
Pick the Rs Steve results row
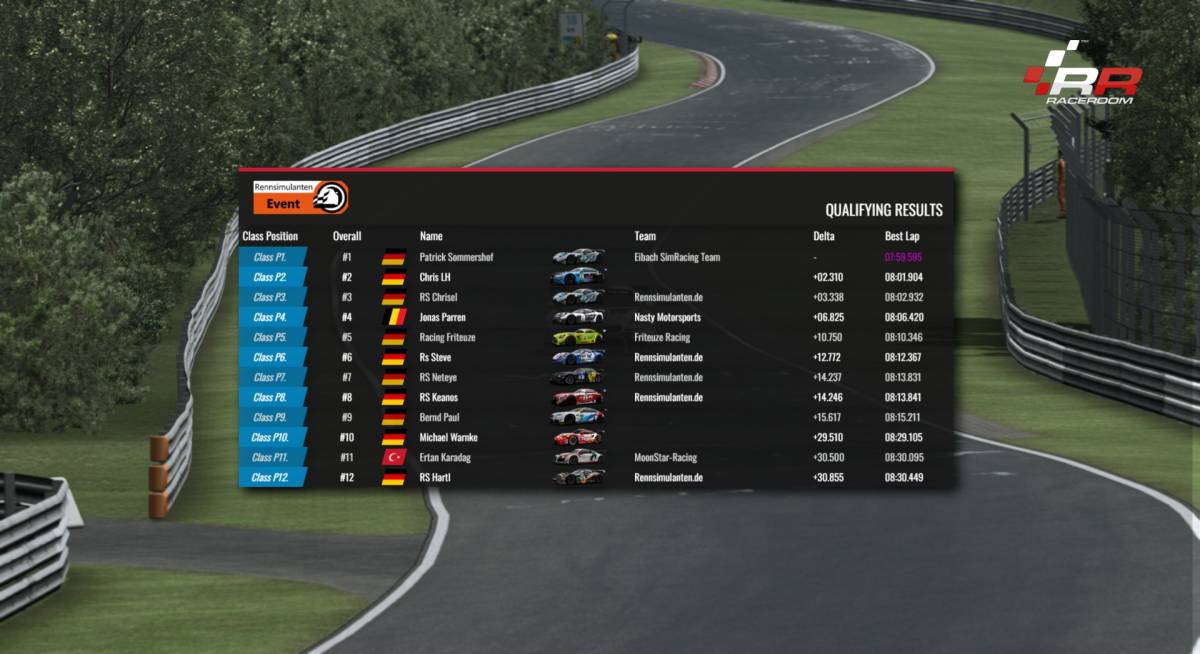pyautogui.click(x=436, y=357)
